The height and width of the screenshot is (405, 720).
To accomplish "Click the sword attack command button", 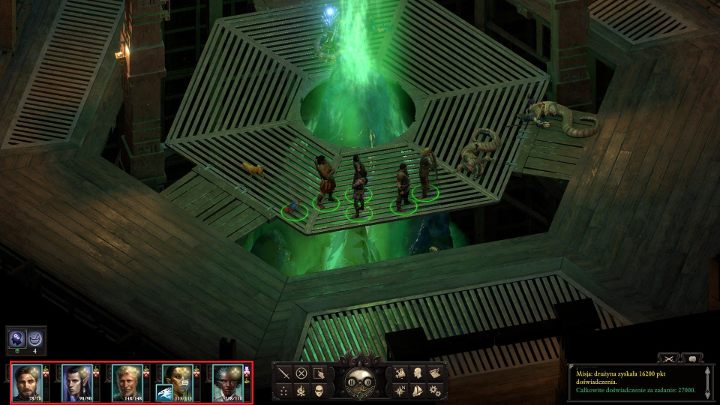I will click(x=283, y=372).
